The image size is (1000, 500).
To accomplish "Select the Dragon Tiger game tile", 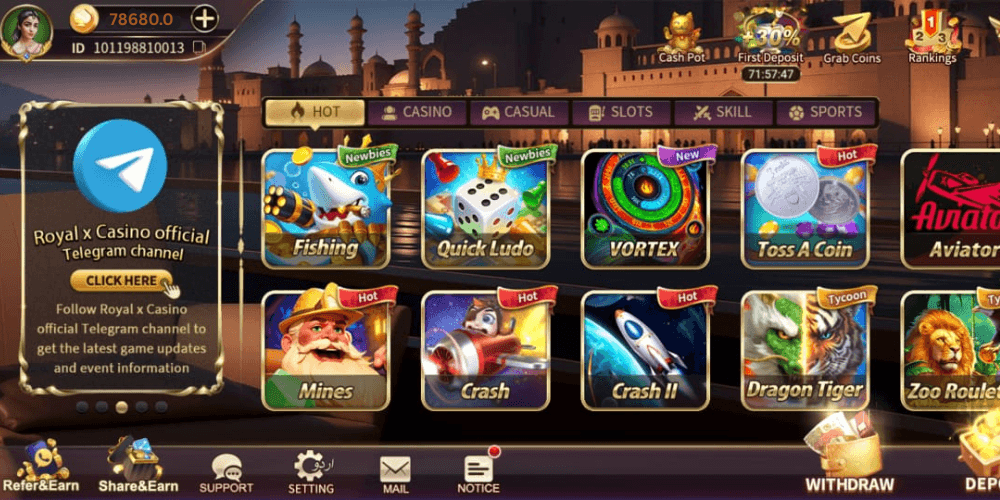I will click(x=805, y=350).
